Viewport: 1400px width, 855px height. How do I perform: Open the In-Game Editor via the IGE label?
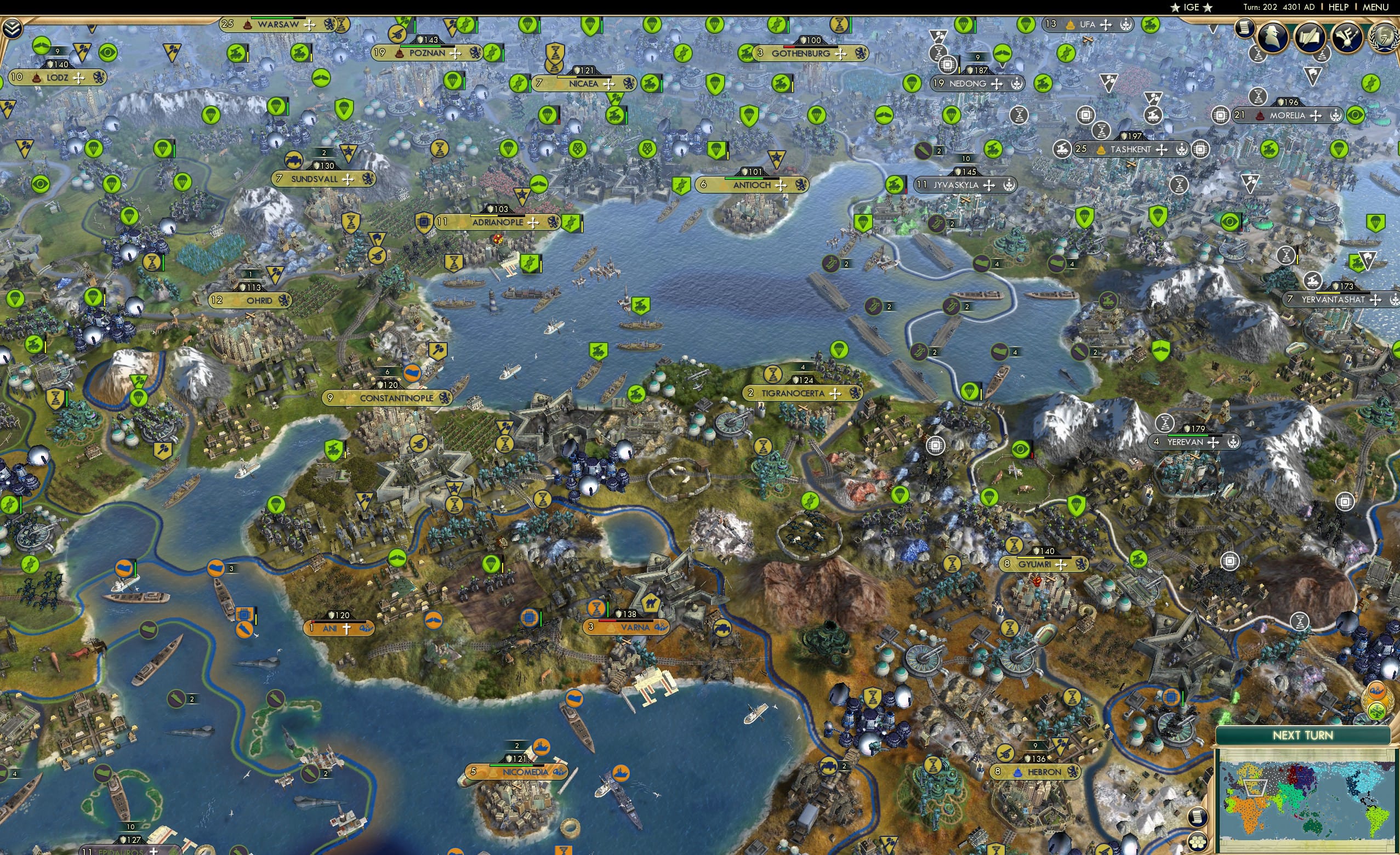(1192, 7)
